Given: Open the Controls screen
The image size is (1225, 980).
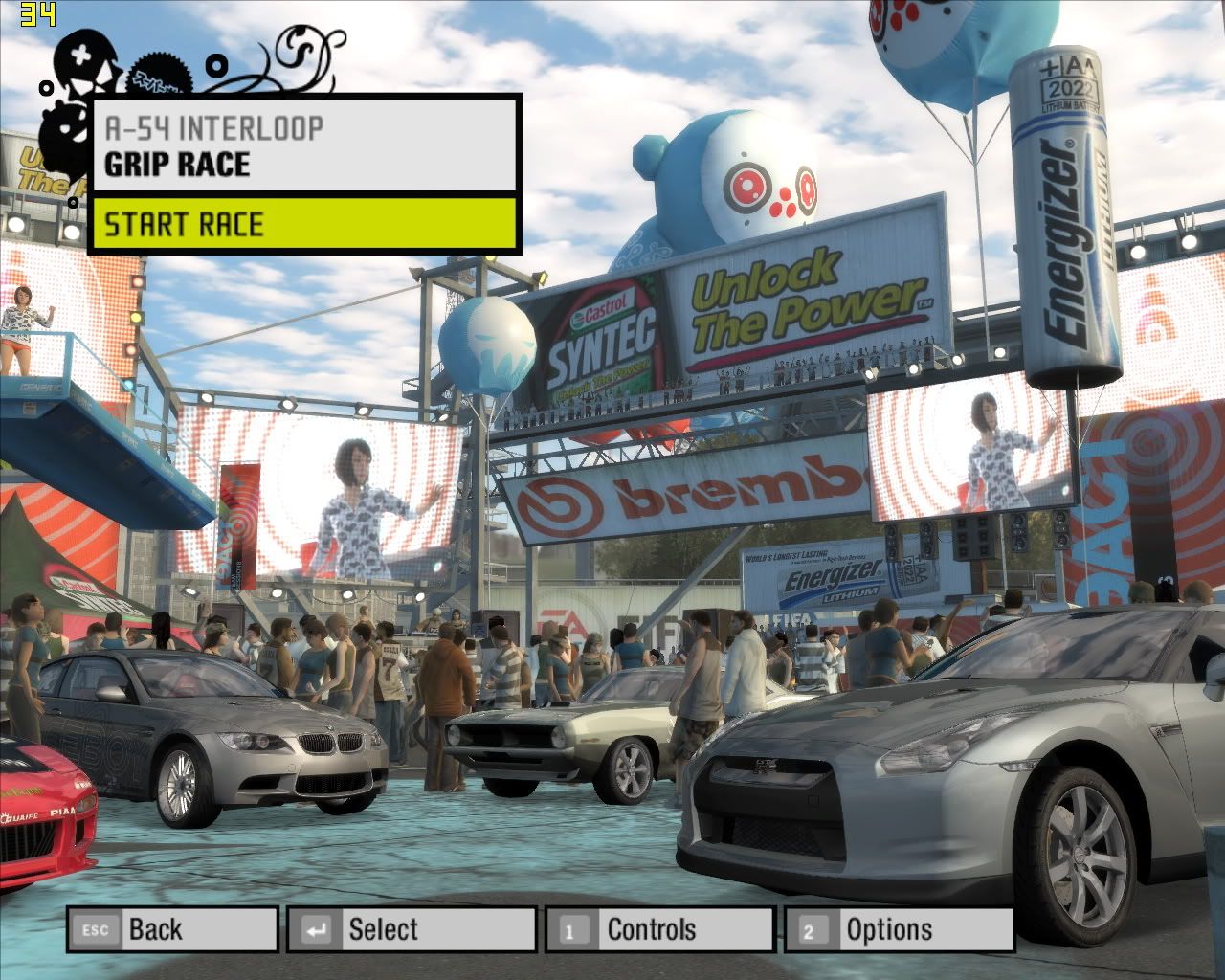Looking at the screenshot, I should click(x=659, y=929).
